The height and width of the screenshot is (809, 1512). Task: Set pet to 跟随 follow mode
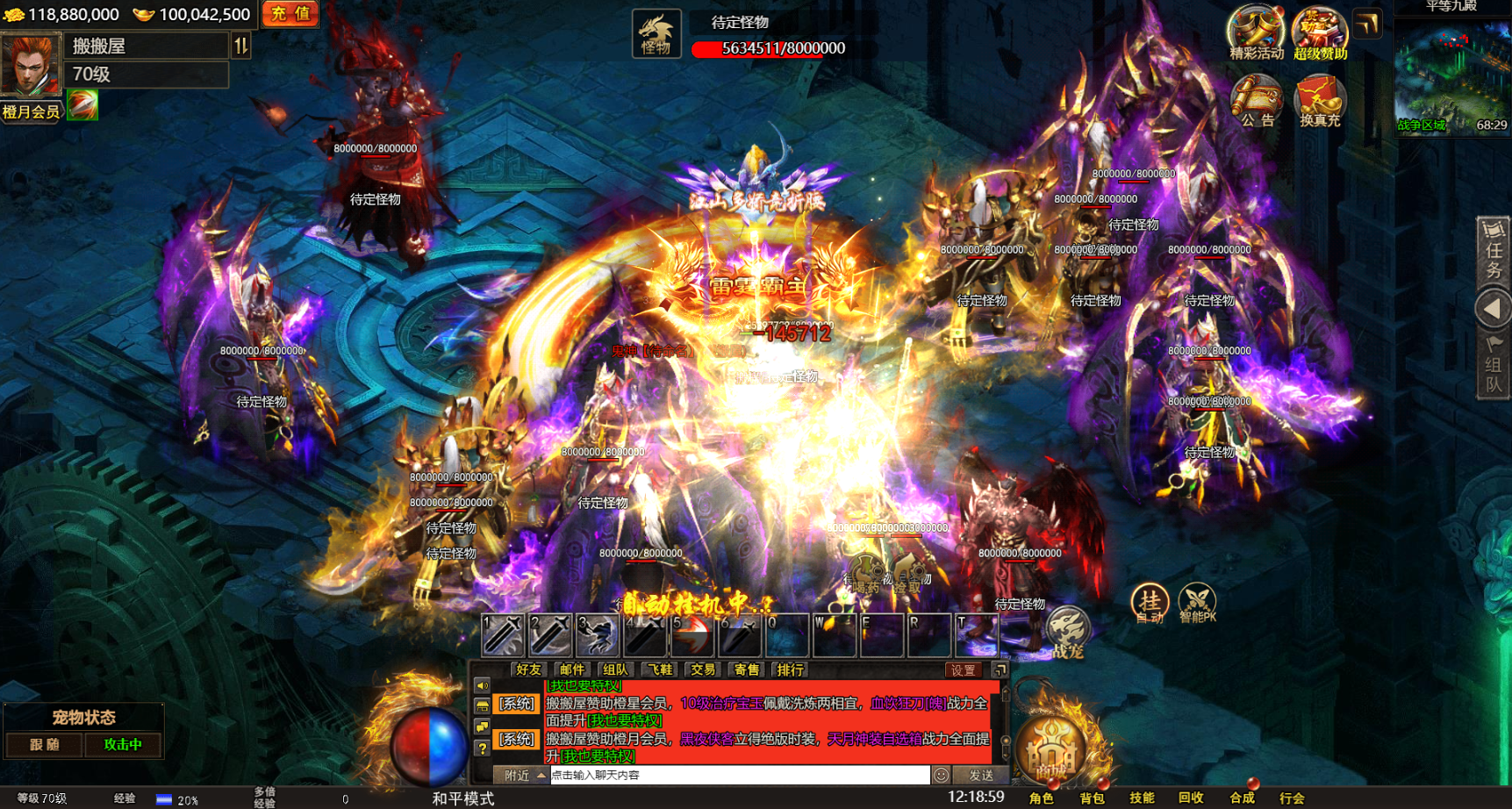pyautogui.click(x=45, y=745)
